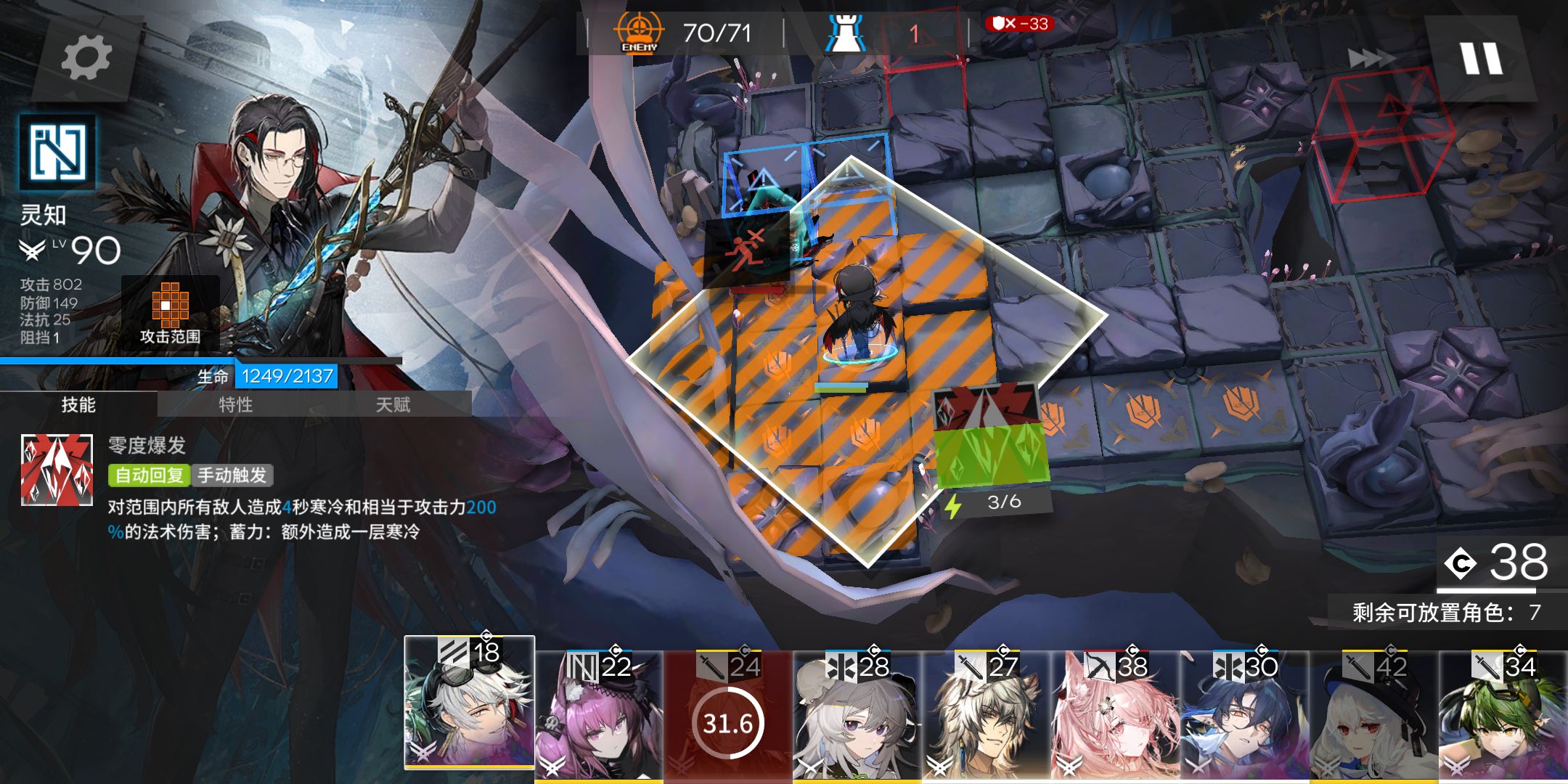Choose the blue-haired operator card costing 30

(x=1245, y=715)
